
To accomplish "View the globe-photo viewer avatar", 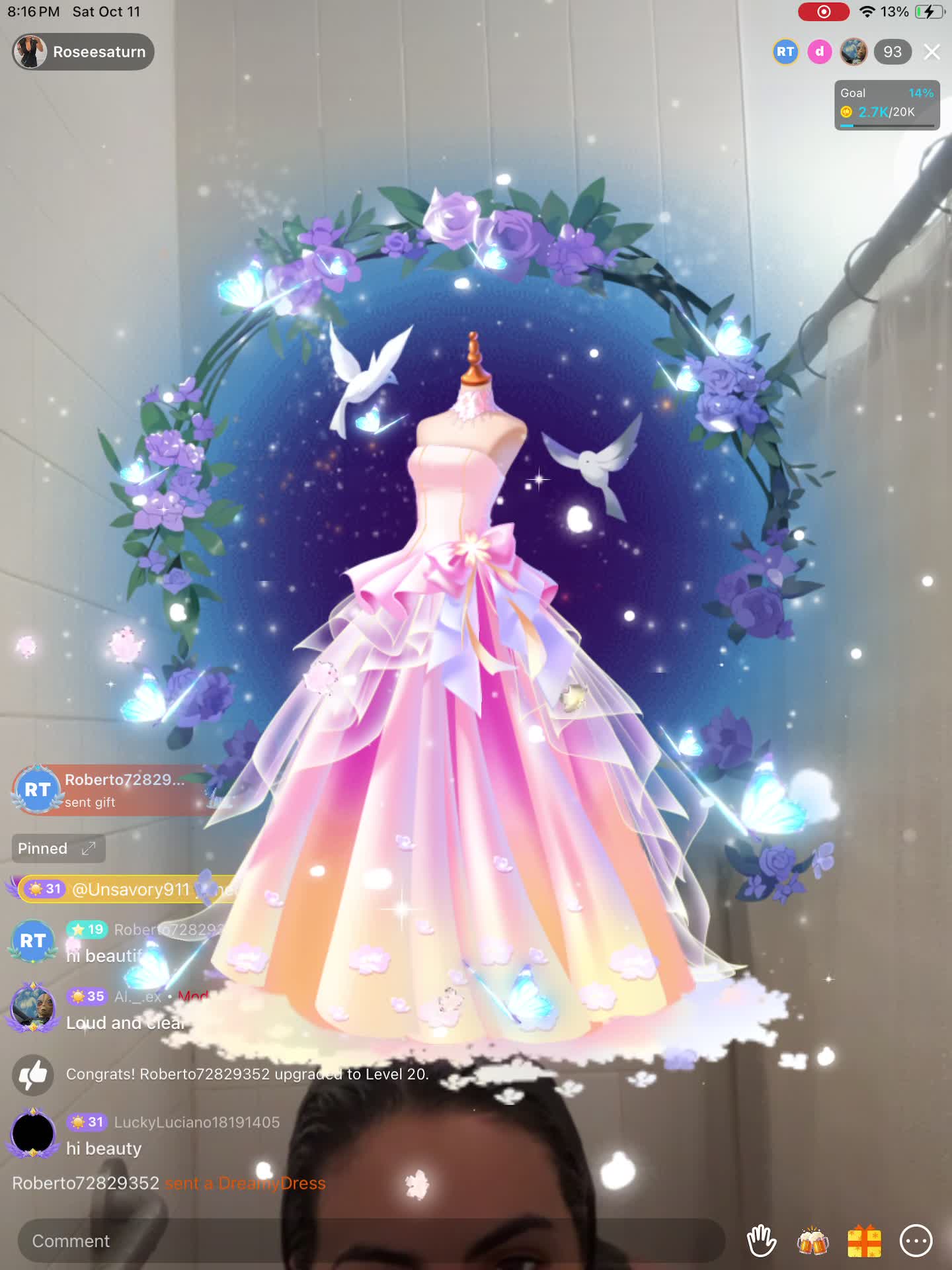I will click(853, 52).
